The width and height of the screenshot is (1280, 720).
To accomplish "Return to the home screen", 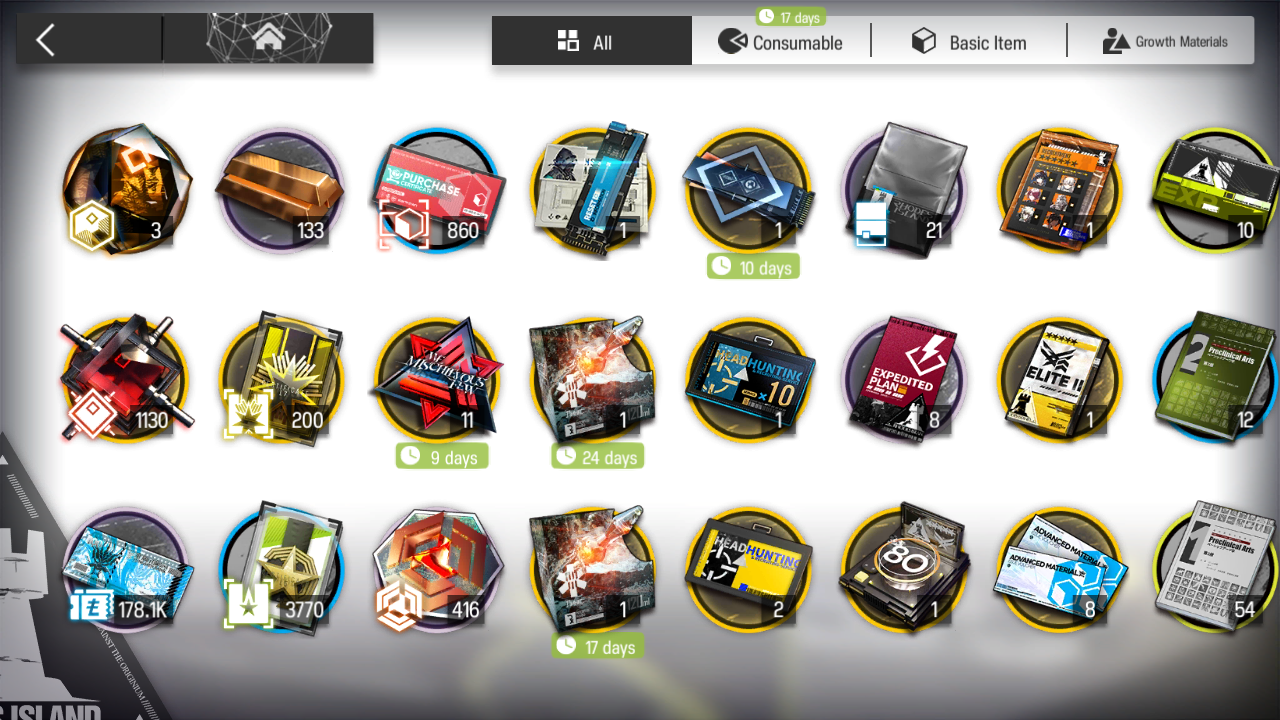I will click(x=267, y=40).
